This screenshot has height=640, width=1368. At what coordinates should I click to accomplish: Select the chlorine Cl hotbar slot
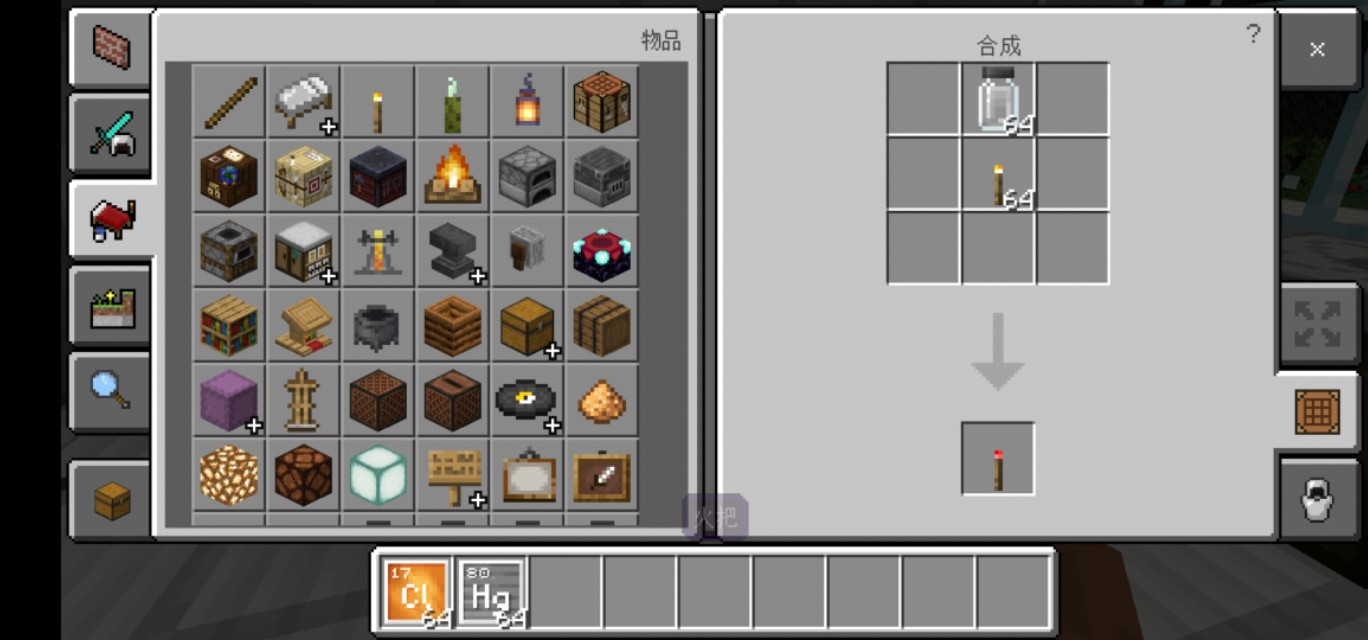click(416, 593)
